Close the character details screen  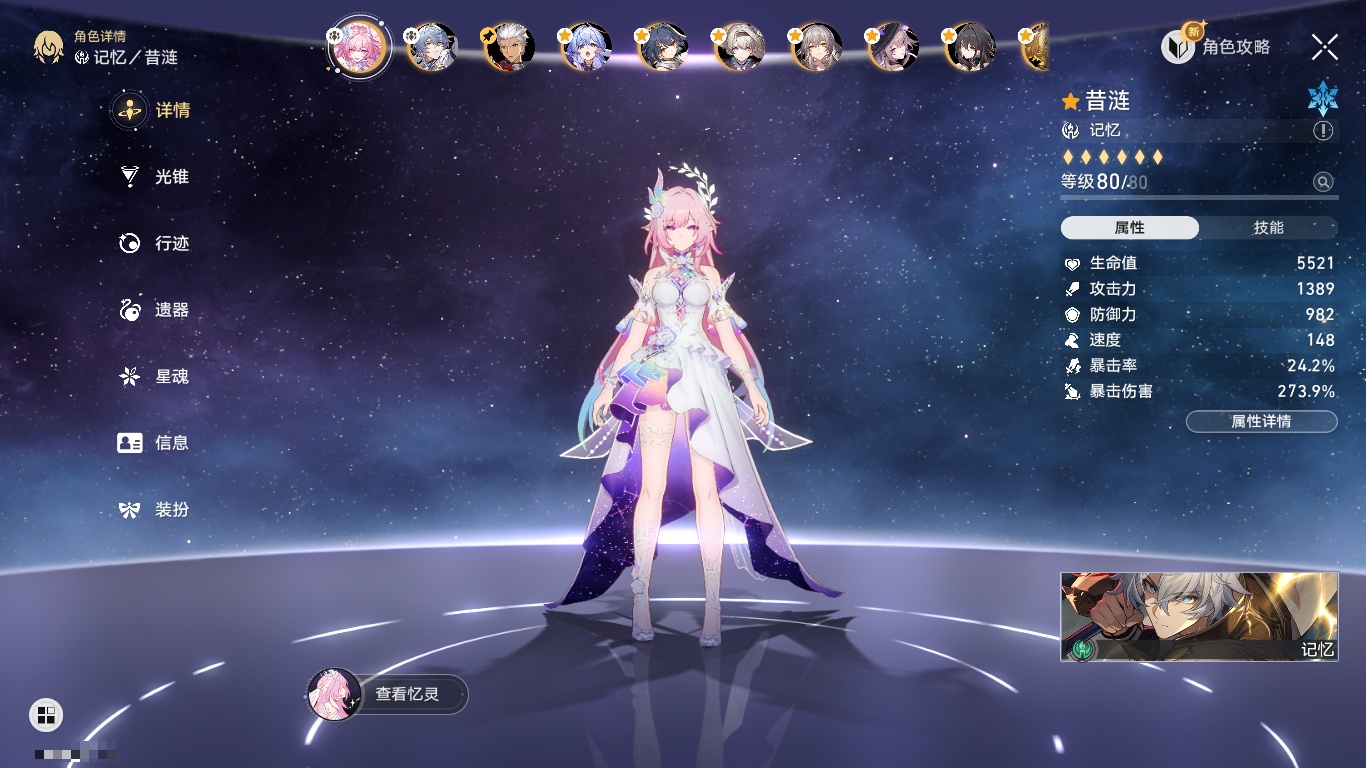click(x=1325, y=46)
